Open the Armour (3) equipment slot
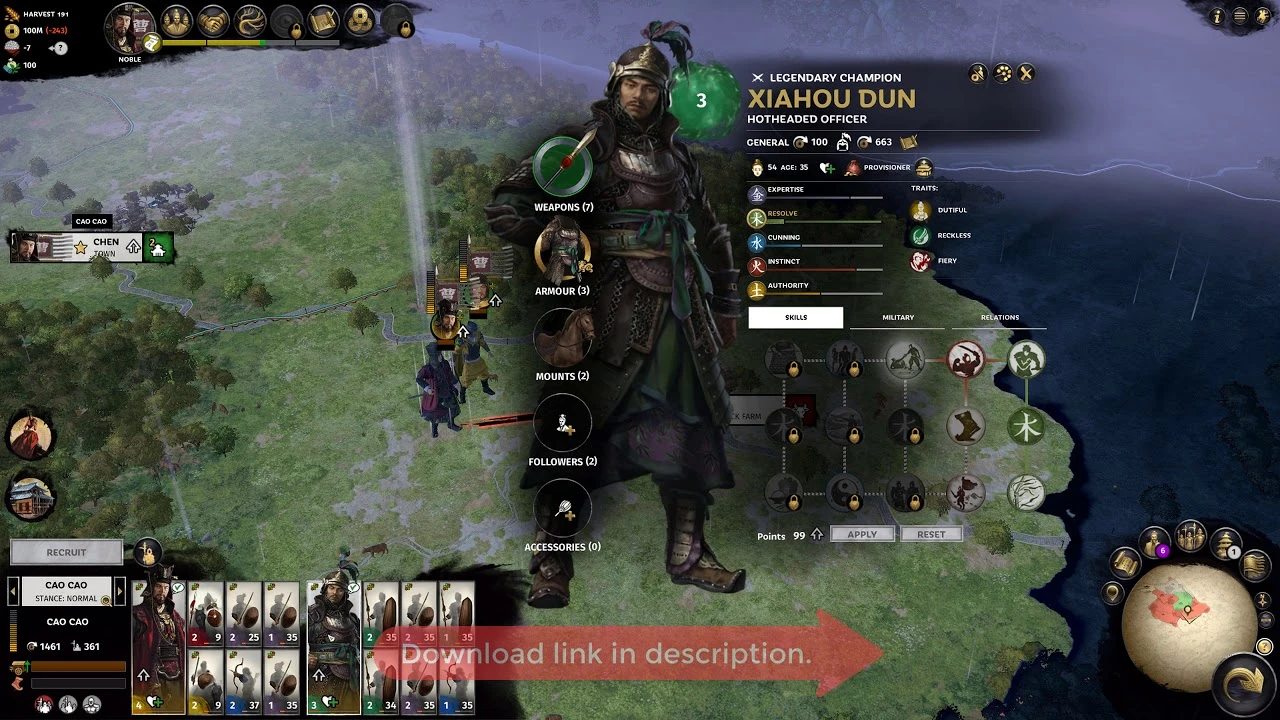This screenshot has width=1280, height=720. click(x=563, y=251)
